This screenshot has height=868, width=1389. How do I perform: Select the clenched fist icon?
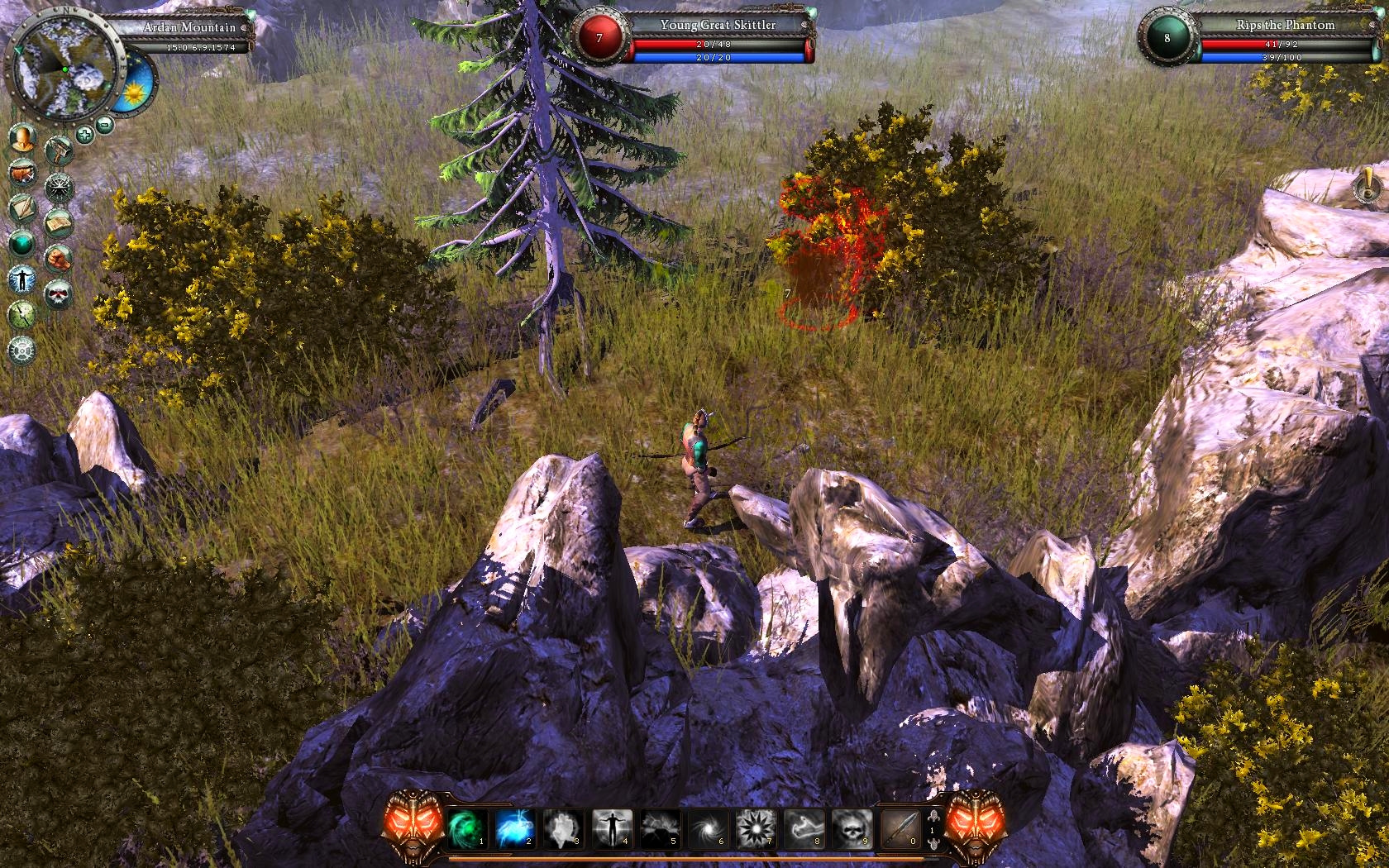click(60, 259)
